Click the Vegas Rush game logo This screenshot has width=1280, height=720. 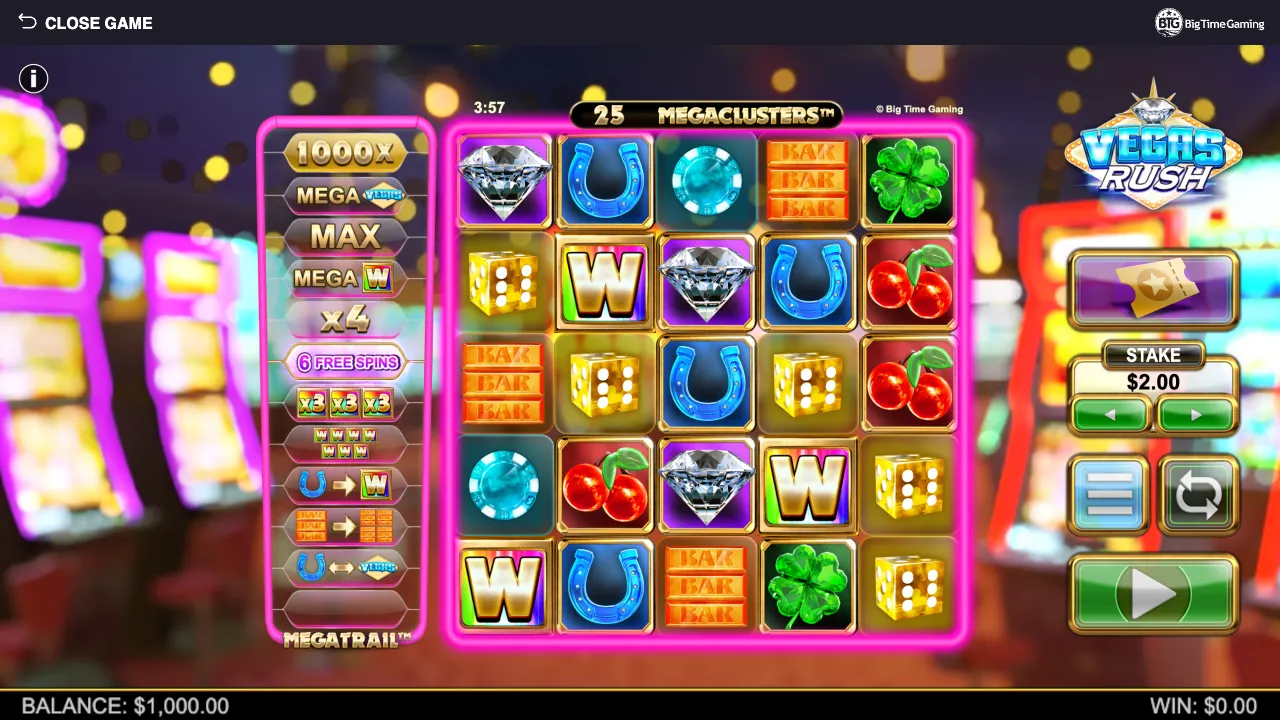point(1152,155)
